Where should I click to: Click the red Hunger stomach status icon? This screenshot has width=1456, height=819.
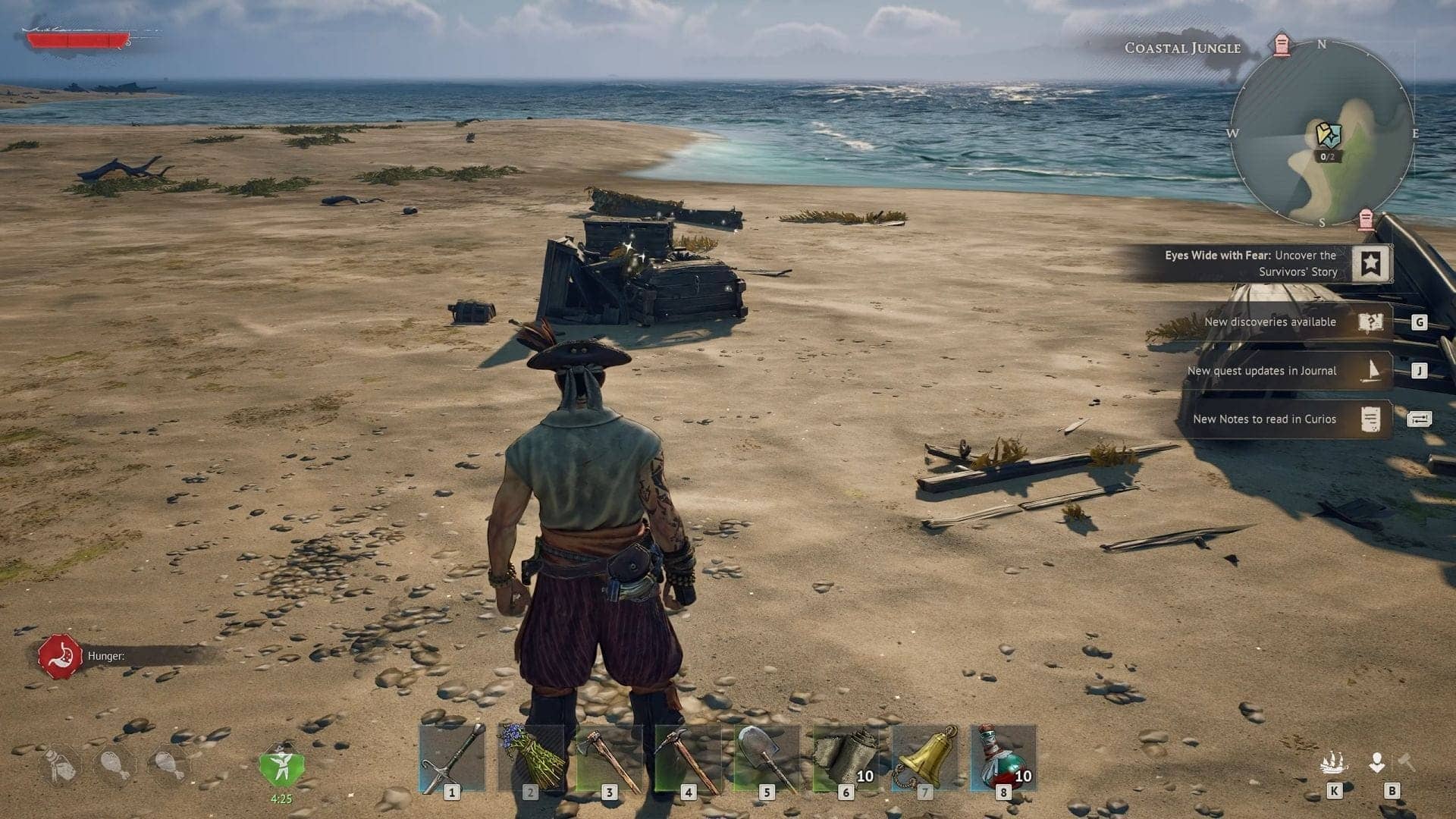[60, 657]
